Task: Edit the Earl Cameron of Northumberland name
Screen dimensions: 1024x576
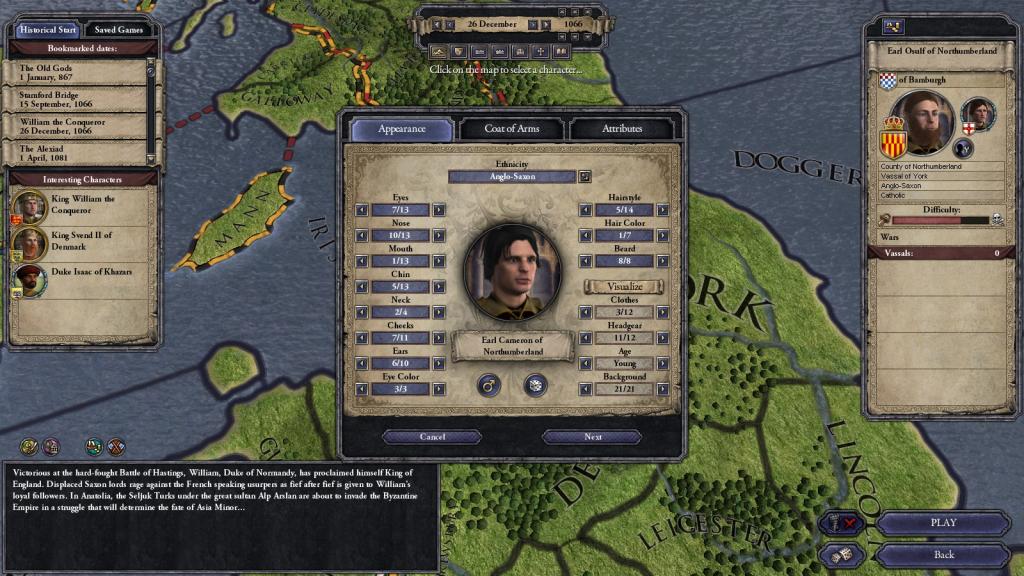Action: click(x=512, y=346)
